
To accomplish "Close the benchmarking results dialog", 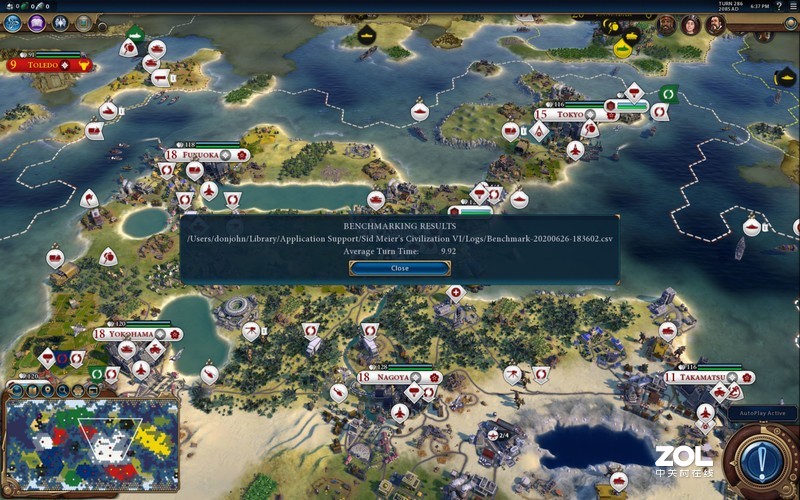I will (x=400, y=268).
